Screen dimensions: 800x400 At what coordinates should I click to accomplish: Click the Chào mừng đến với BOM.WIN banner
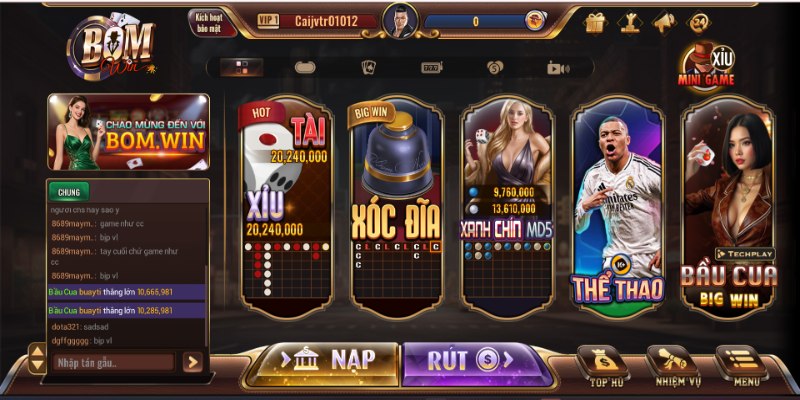tap(128, 131)
